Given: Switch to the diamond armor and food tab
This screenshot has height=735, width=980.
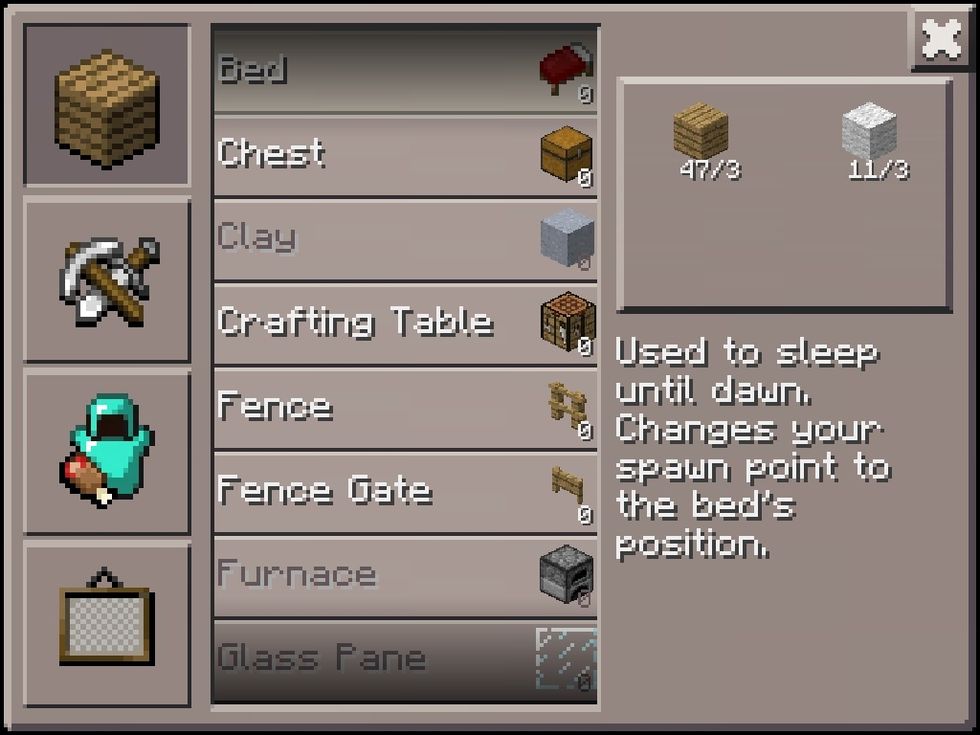Looking at the screenshot, I should click(x=106, y=452).
